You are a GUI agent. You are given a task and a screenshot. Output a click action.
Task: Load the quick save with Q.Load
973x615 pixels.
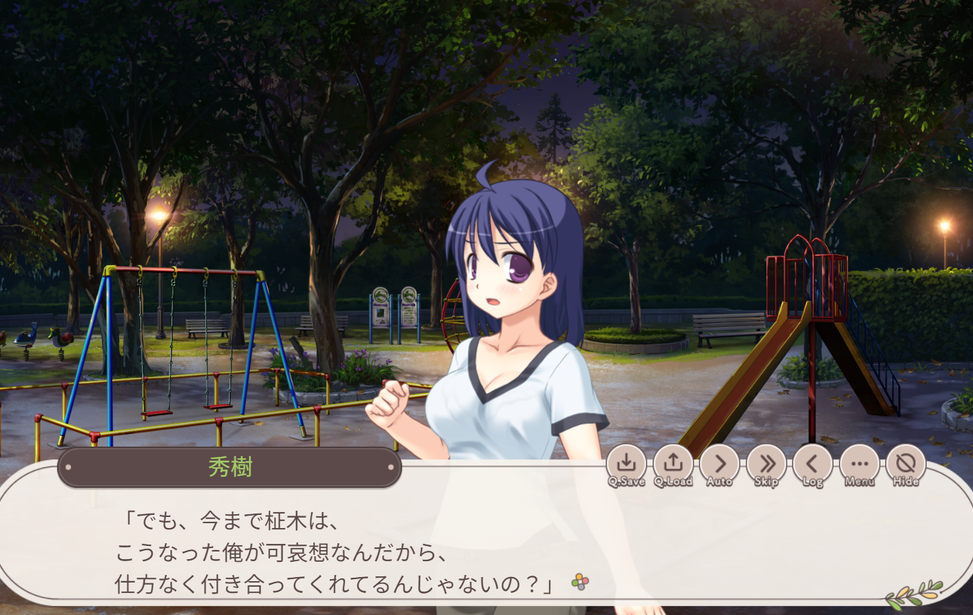673,464
